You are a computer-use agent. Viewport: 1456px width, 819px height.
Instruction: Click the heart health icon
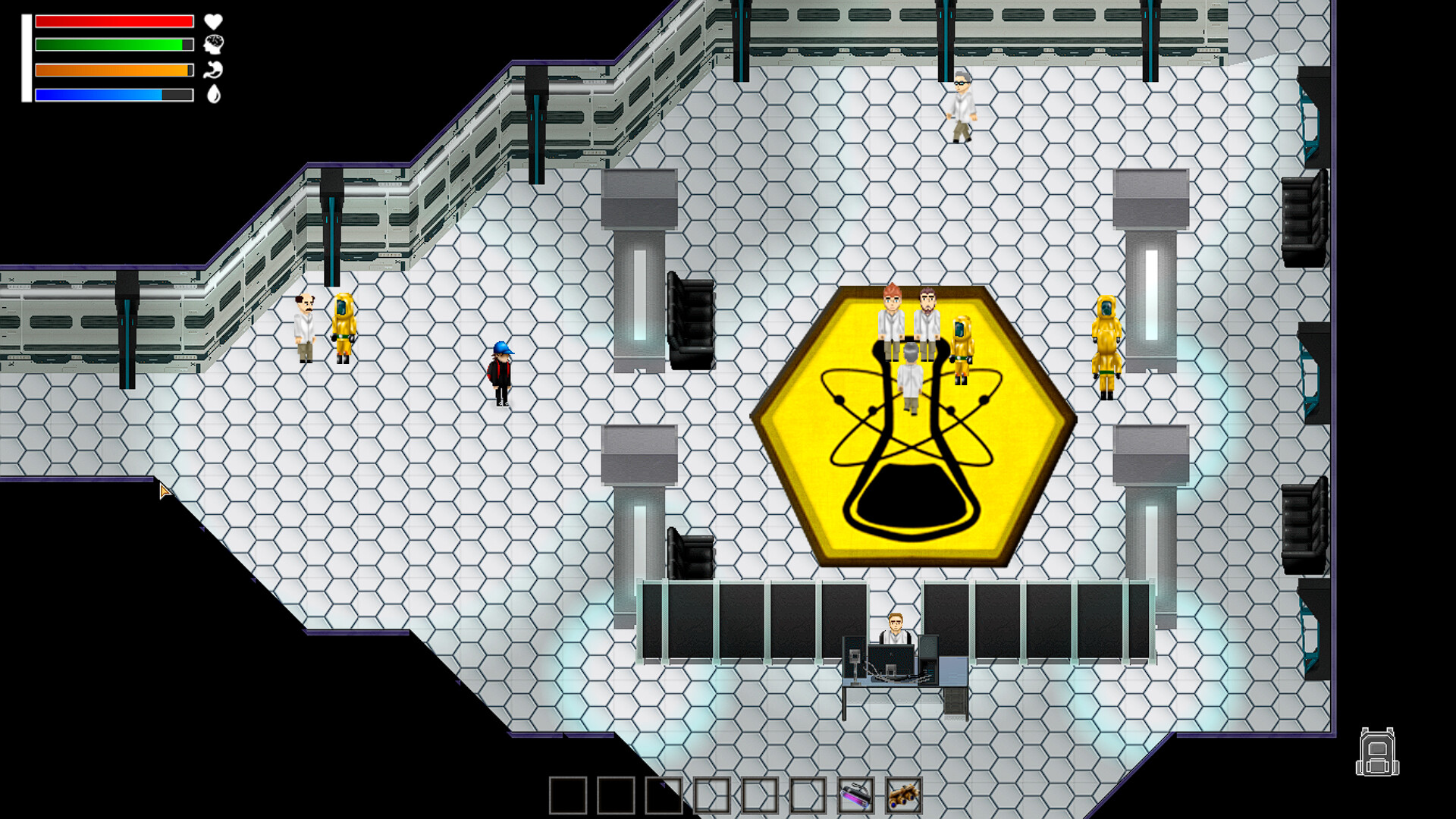pos(212,22)
